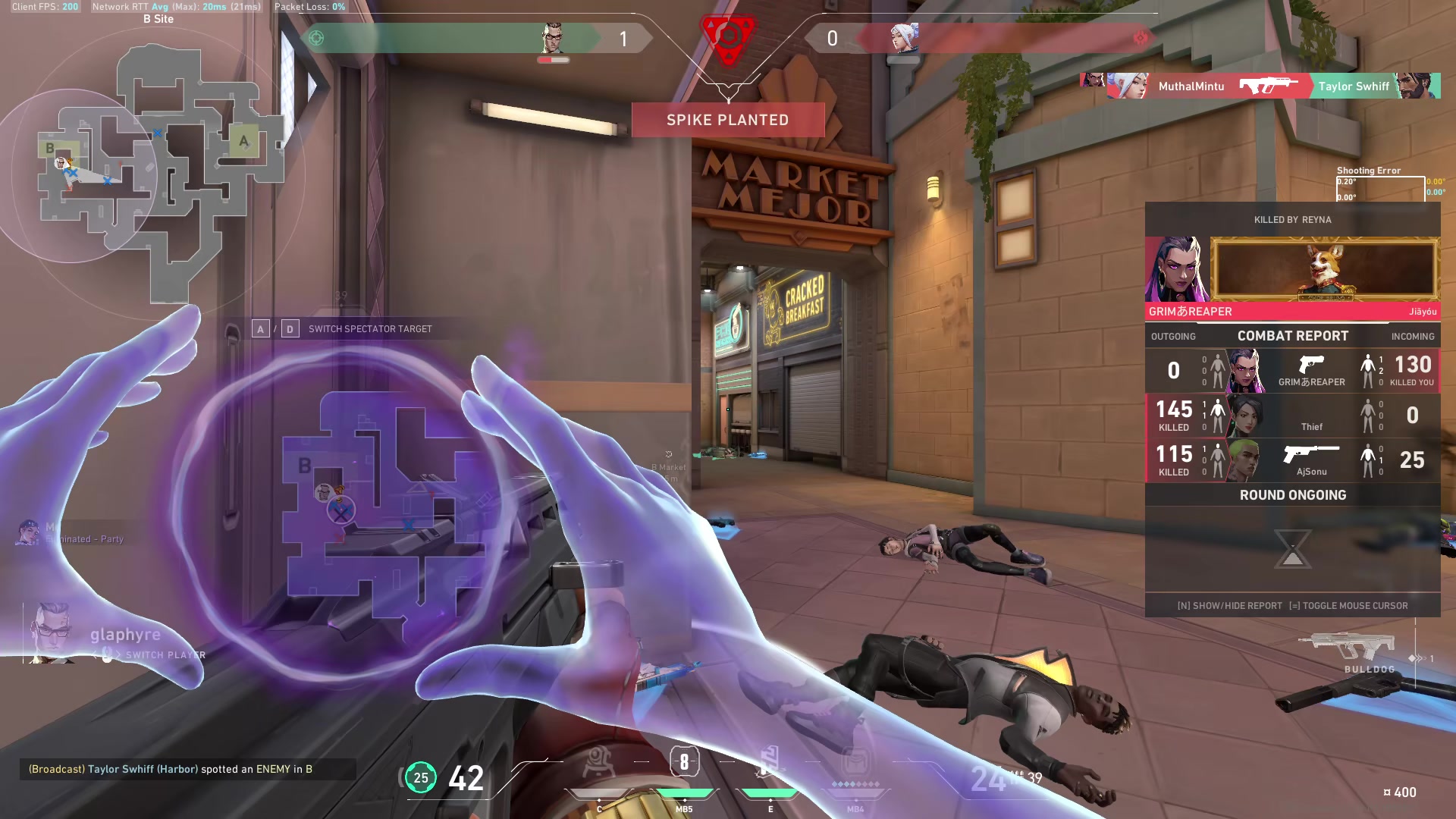Screen dimensions: 1456x819
Task: Activate the Rendezvous teleport ability icon
Action: point(770,763)
